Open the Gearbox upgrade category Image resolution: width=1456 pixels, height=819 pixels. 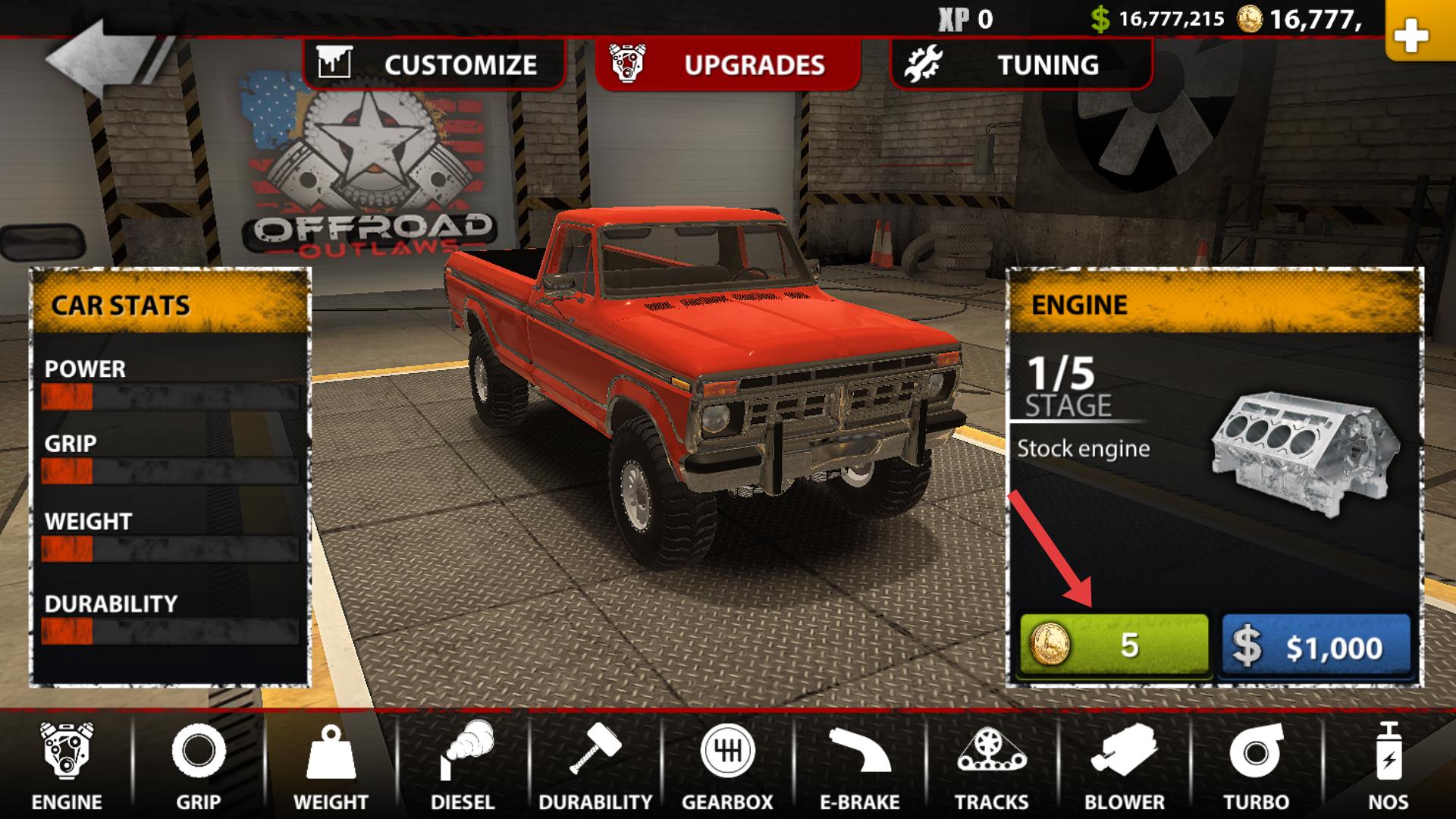727,766
